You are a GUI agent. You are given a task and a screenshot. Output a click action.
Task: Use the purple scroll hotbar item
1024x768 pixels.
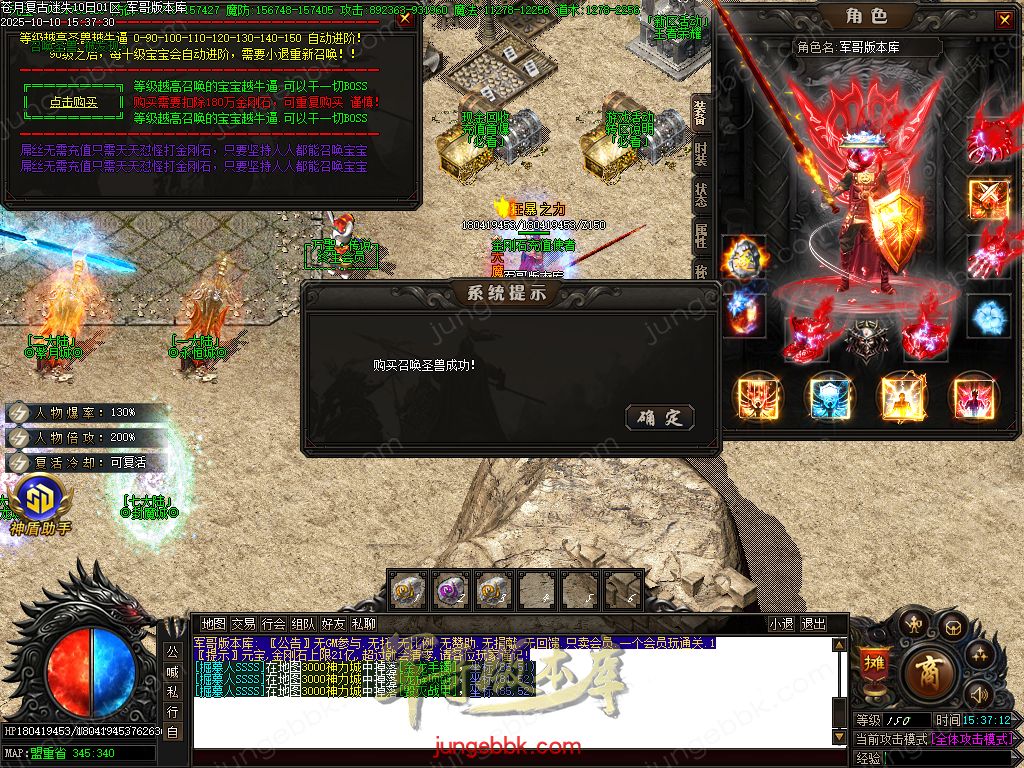(x=452, y=590)
